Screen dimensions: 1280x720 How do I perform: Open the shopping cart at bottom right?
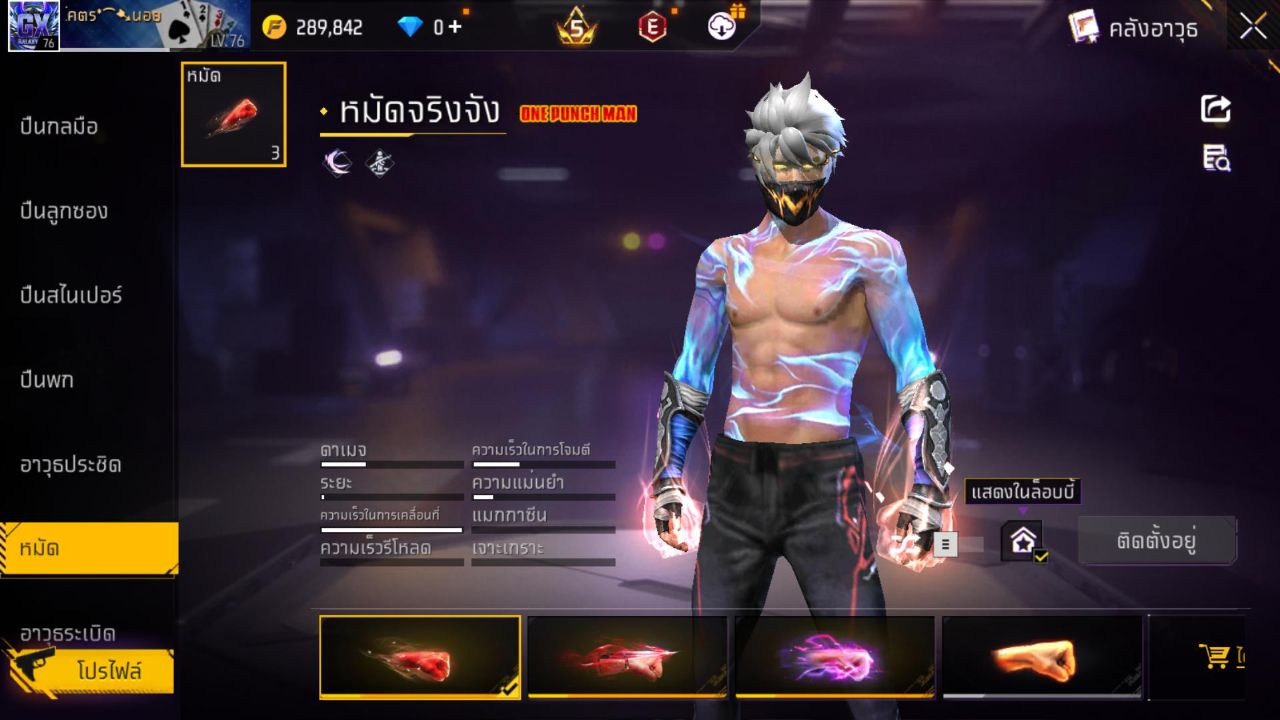click(1215, 655)
